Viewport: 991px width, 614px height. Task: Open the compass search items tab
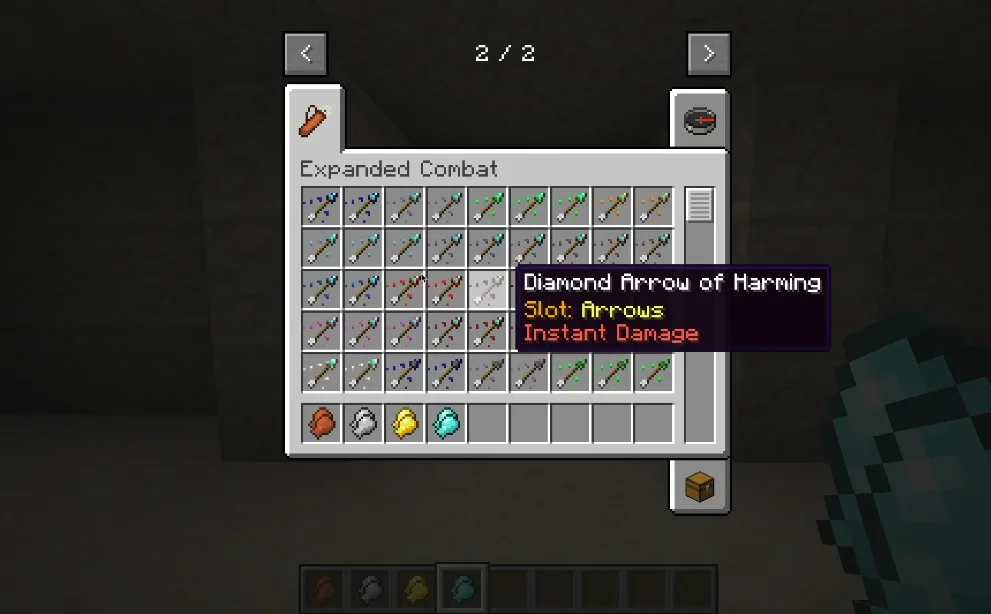pyautogui.click(x=699, y=121)
